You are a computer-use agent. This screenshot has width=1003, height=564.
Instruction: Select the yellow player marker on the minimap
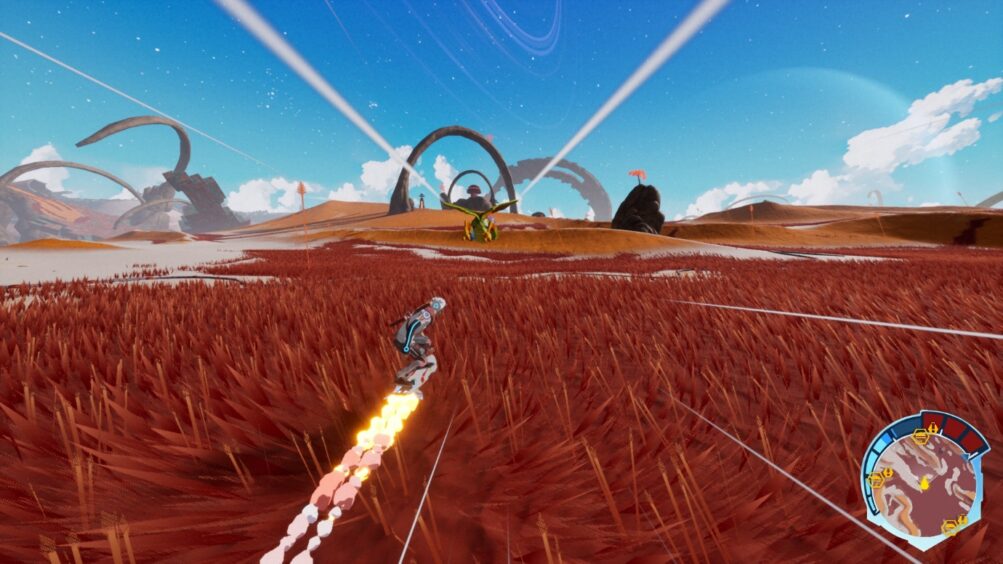pos(925,484)
